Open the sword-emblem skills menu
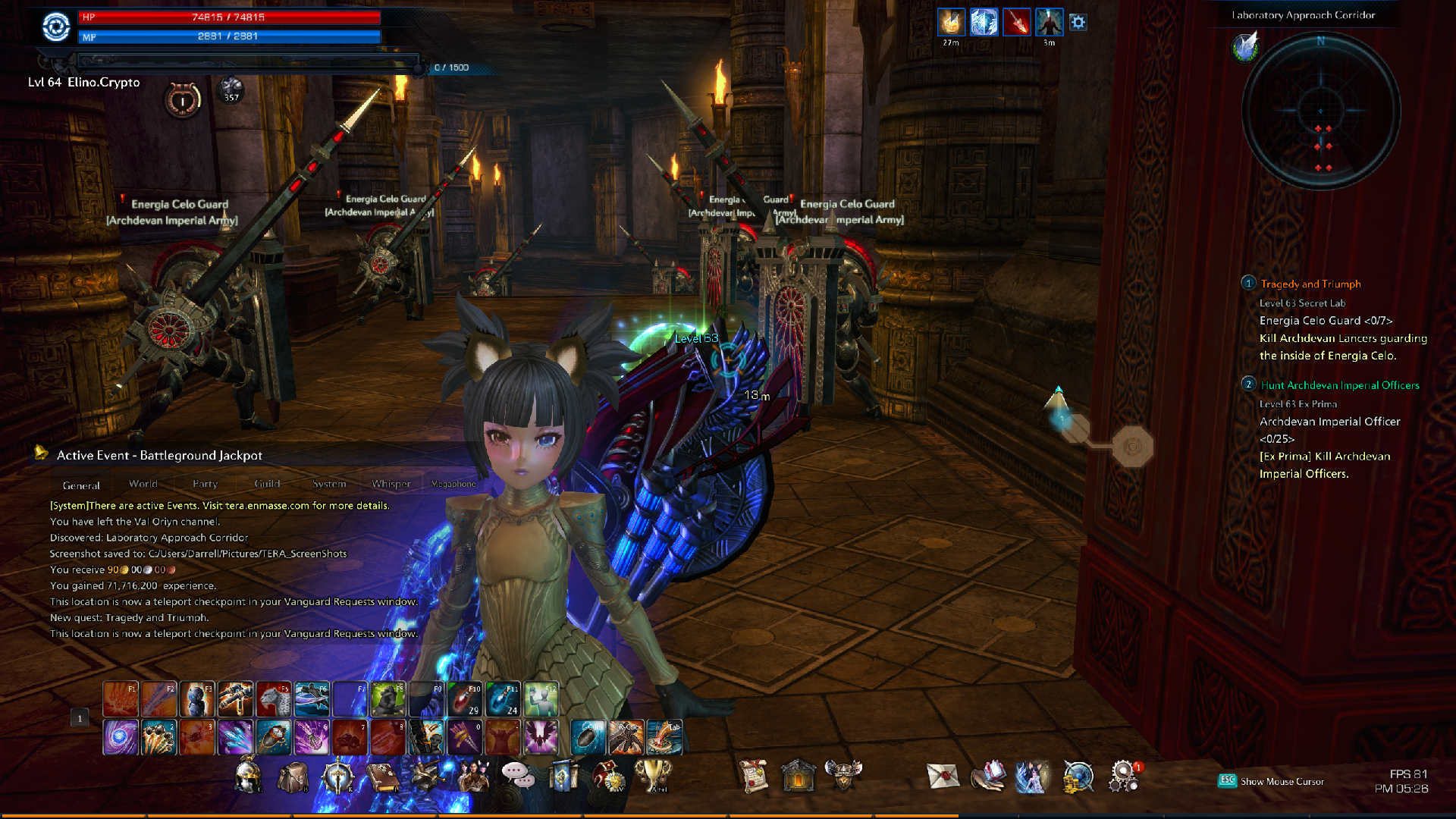The width and height of the screenshot is (1456, 819). coord(337,777)
